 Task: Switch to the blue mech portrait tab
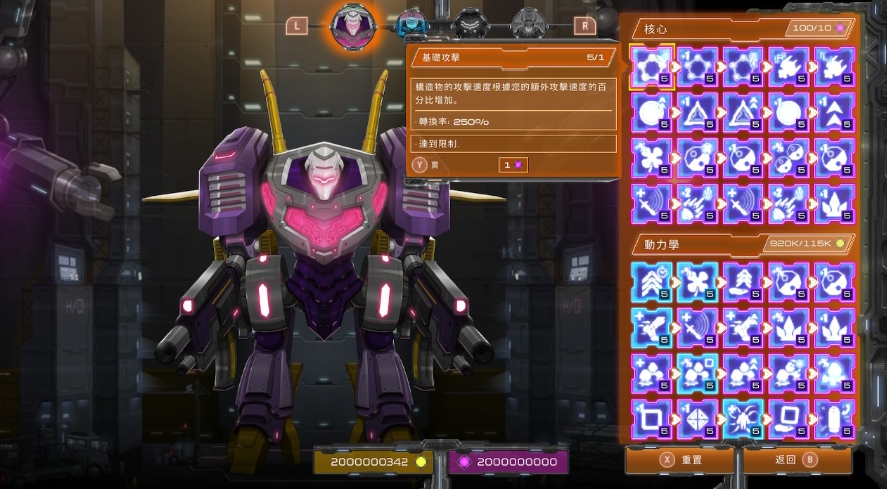coord(408,24)
